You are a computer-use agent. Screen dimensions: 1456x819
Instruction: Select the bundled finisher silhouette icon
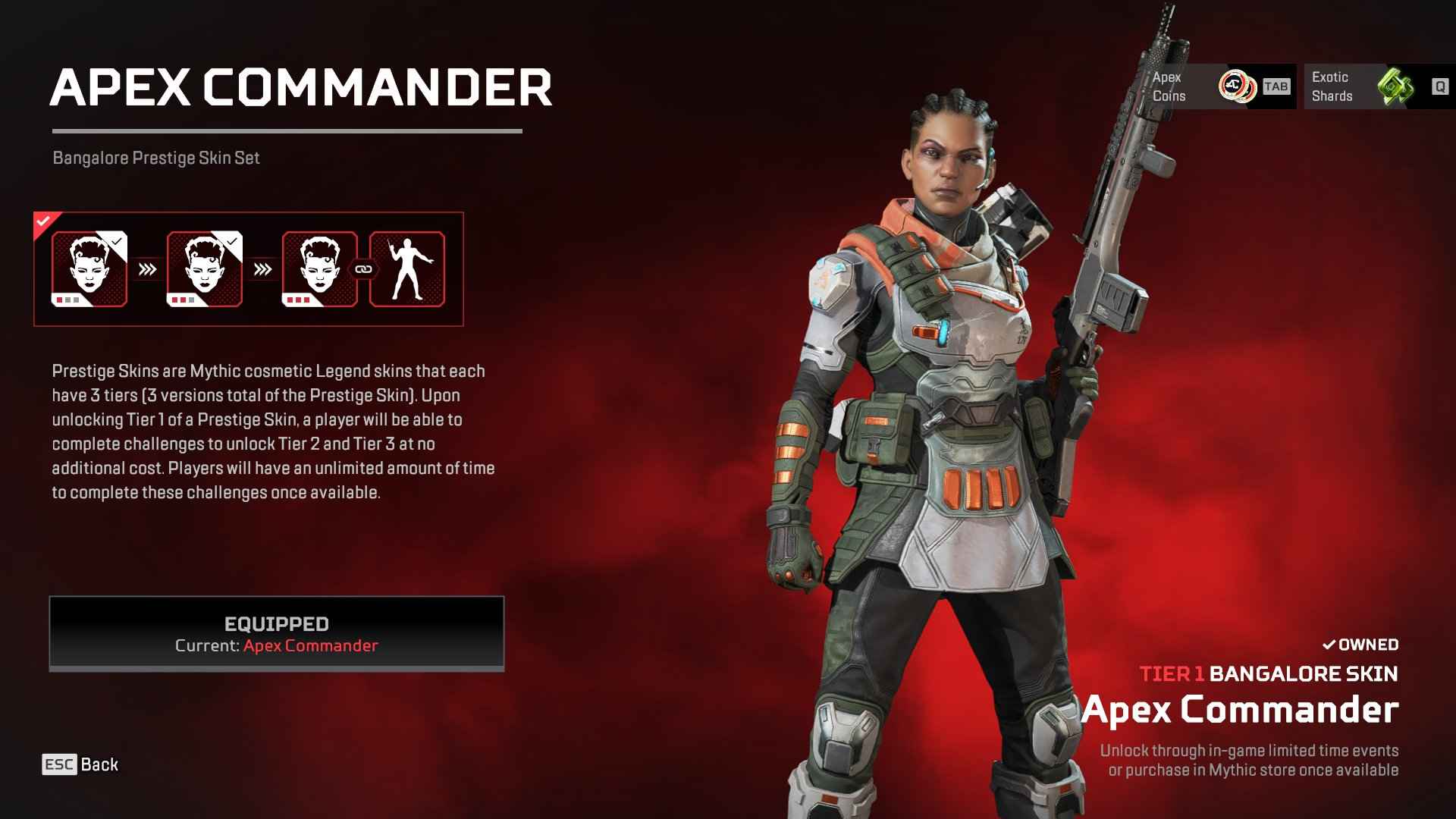coord(407,268)
